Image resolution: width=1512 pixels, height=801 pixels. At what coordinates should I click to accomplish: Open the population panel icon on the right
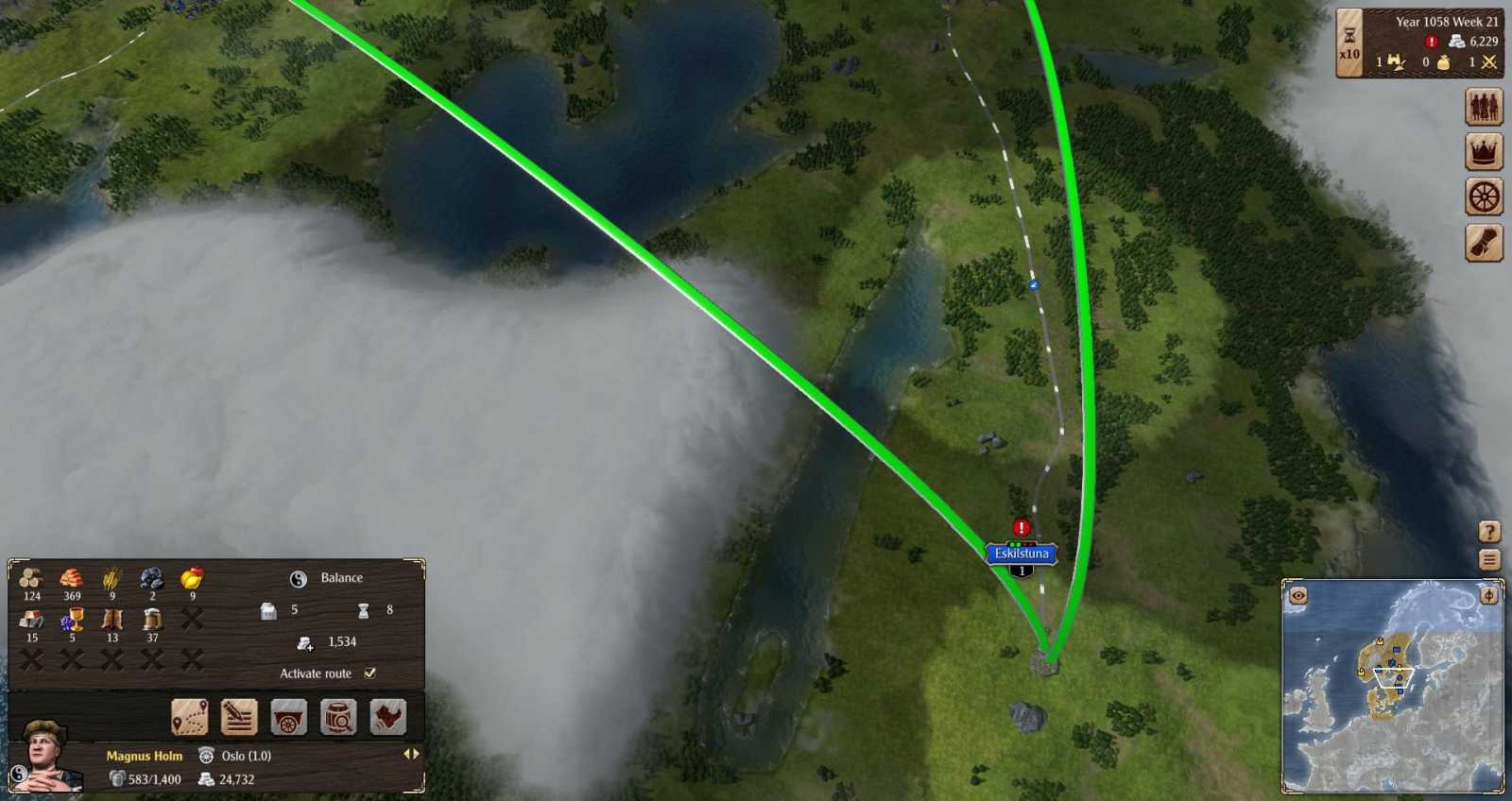[1484, 104]
